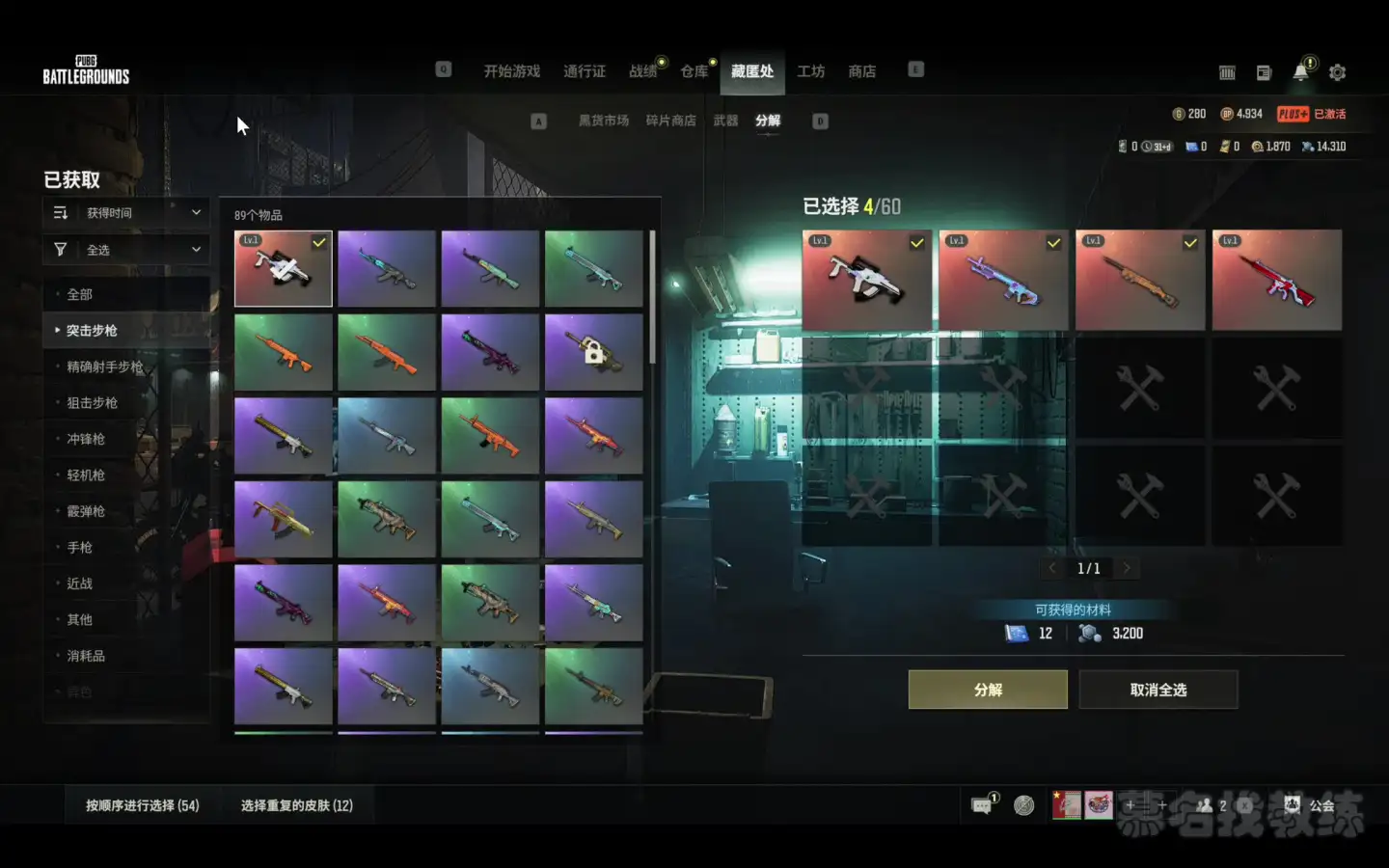Viewport: 1389px width, 868px height.
Task: Open the notification bell icon
Action: (1300, 72)
